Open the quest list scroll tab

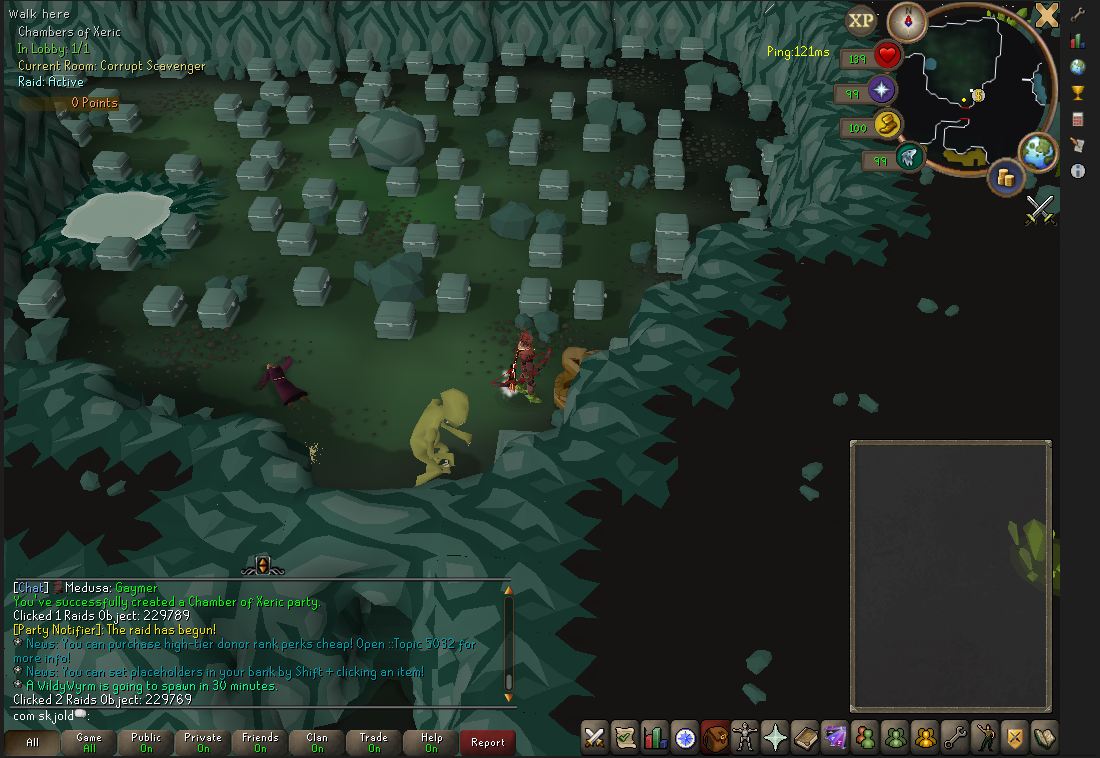[625, 737]
